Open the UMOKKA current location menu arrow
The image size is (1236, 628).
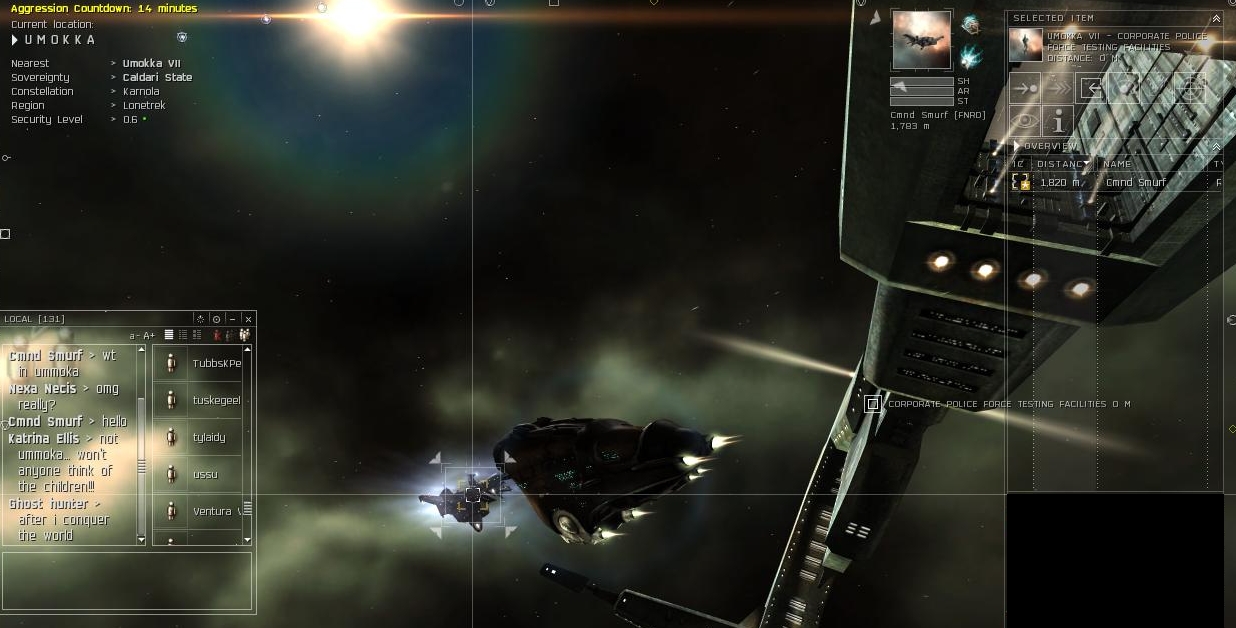coord(15,40)
